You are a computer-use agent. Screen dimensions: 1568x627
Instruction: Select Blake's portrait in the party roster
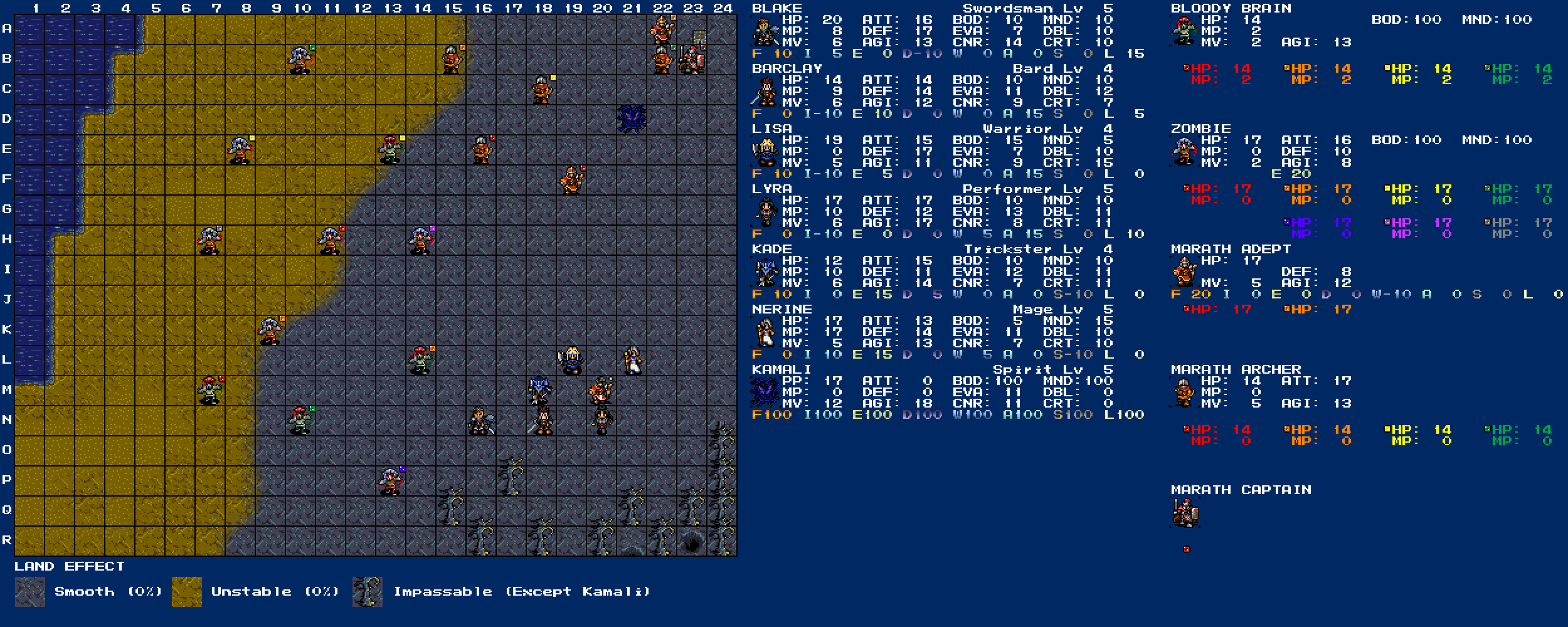click(x=765, y=31)
